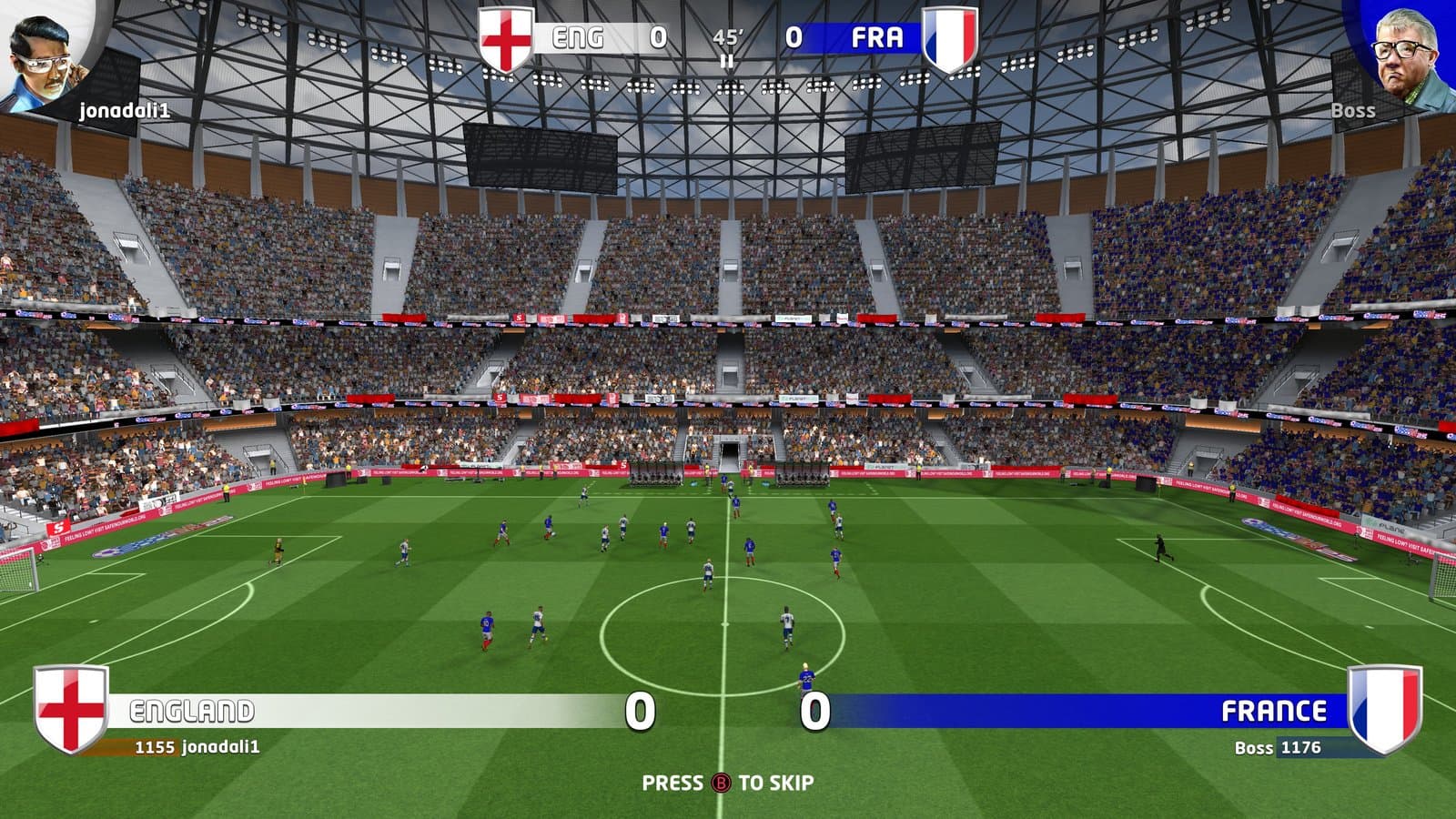Click the France shield beside the FRA scoreboard

tap(950, 39)
